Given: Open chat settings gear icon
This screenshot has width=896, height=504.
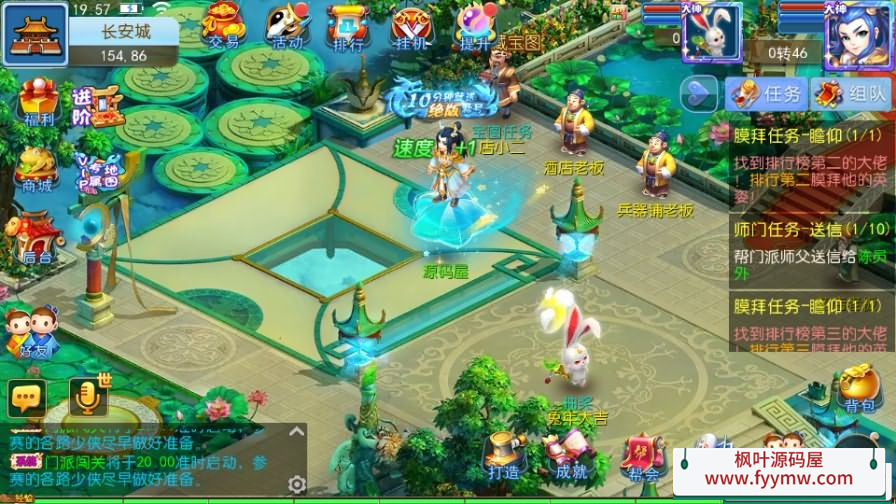Looking at the screenshot, I should pyautogui.click(x=296, y=484).
